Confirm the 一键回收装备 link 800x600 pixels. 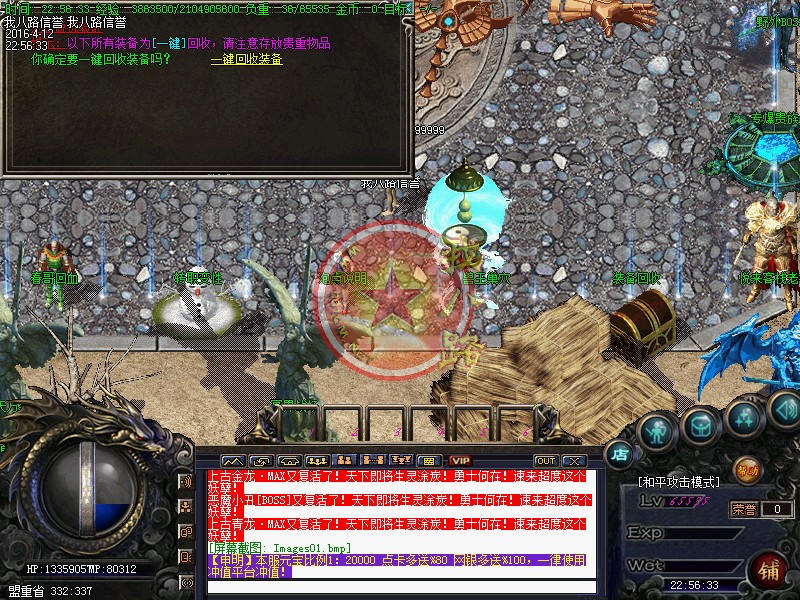246,59
